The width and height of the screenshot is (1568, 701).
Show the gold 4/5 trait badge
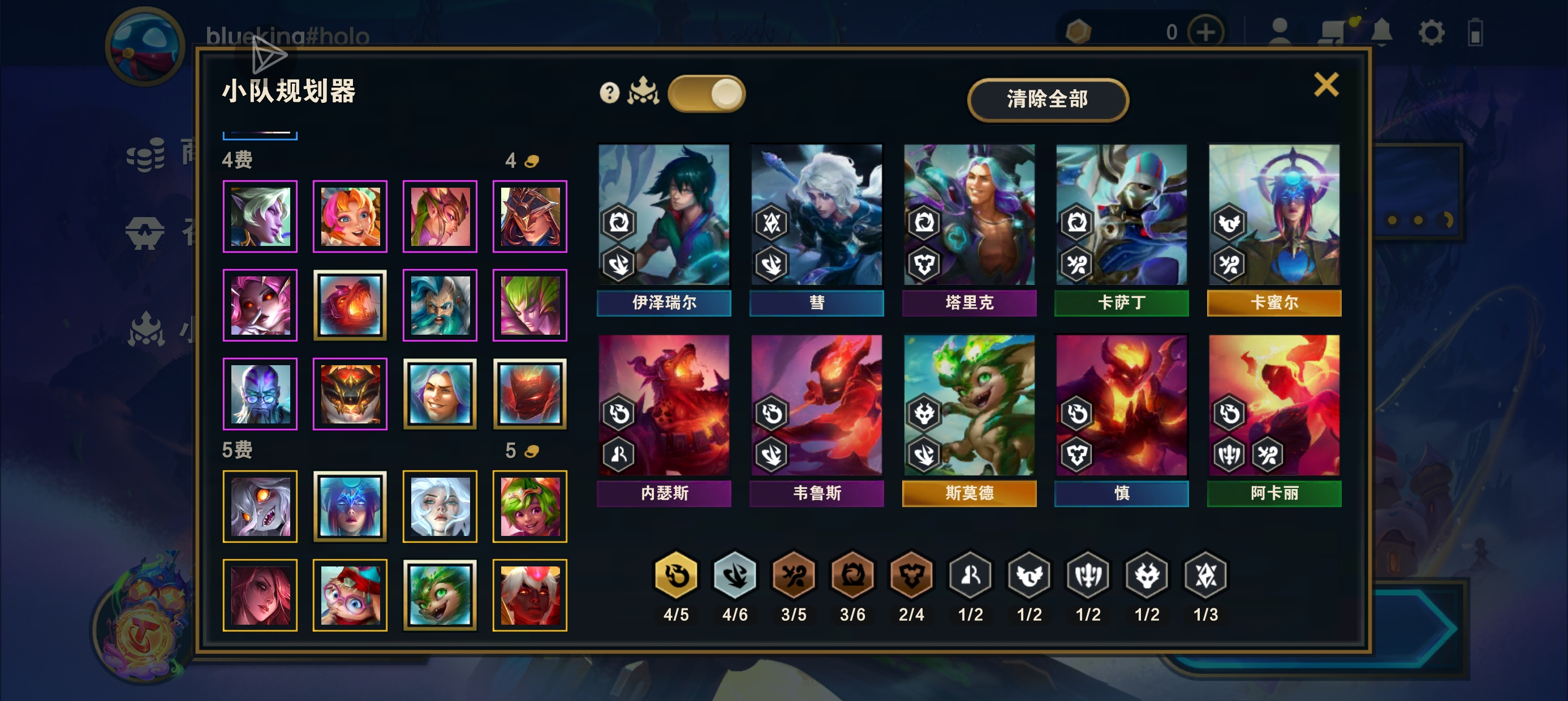point(675,575)
